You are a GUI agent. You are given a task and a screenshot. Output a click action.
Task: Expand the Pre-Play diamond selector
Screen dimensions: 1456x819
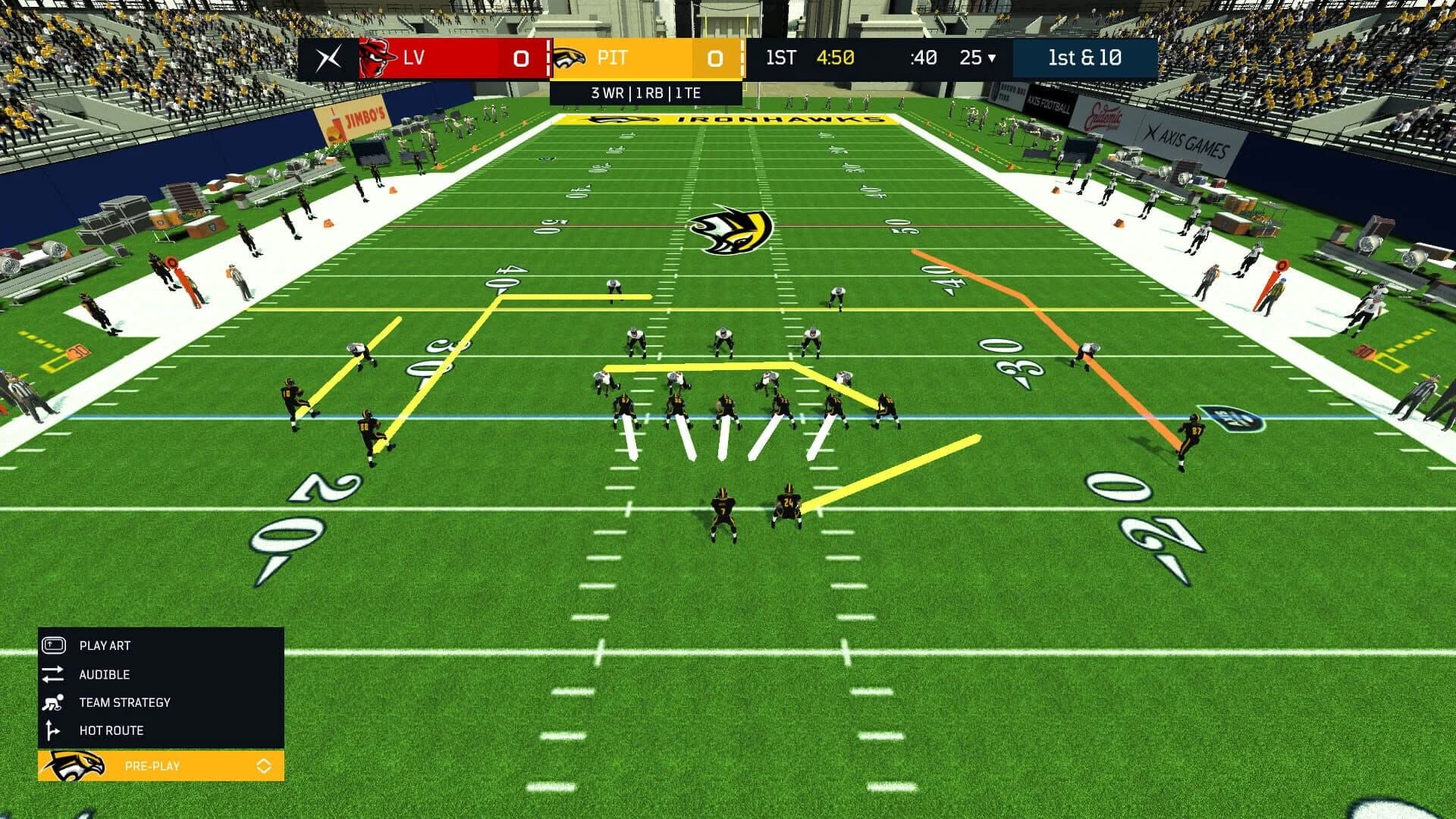(x=265, y=766)
